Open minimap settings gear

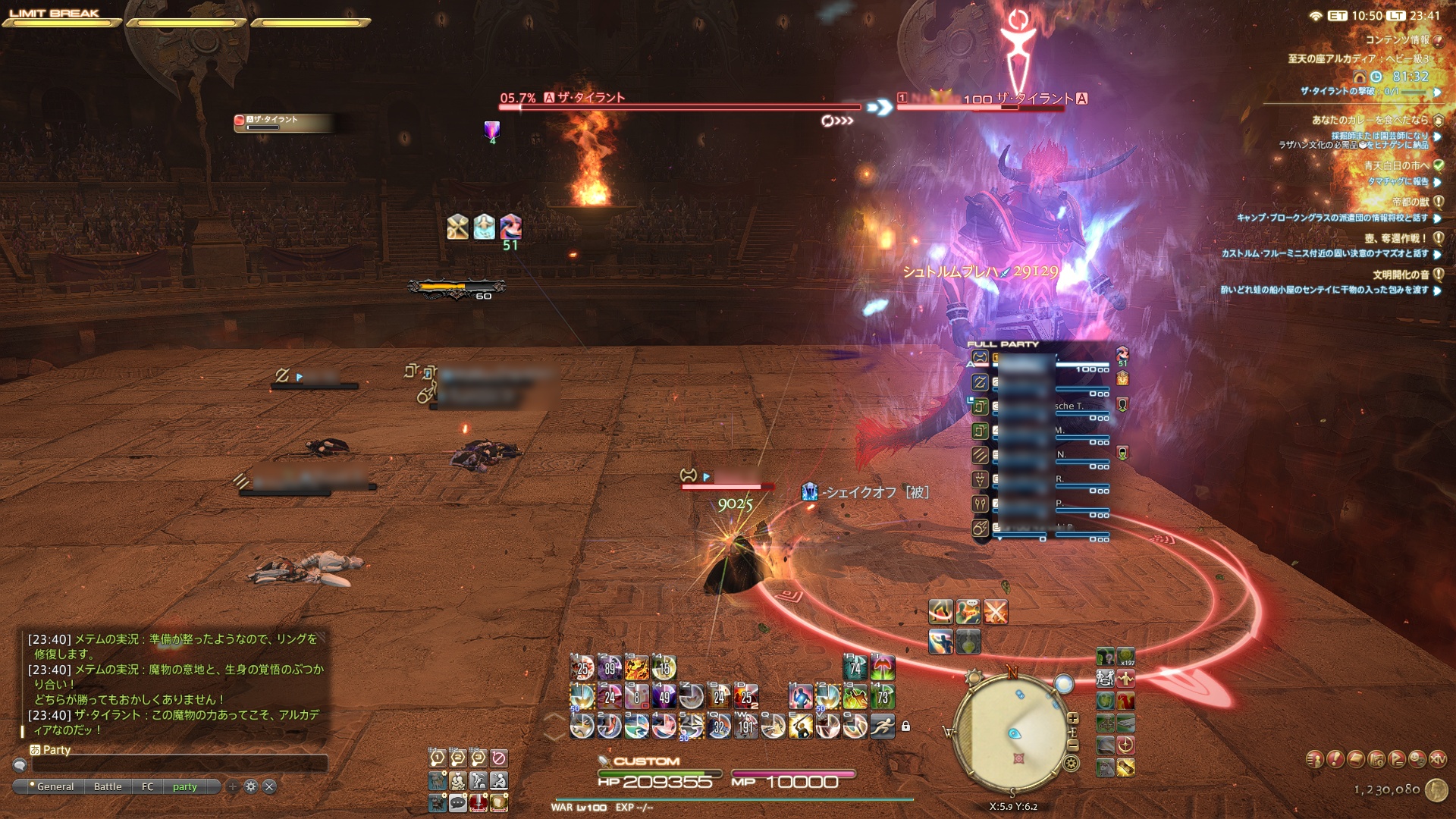(x=1072, y=764)
